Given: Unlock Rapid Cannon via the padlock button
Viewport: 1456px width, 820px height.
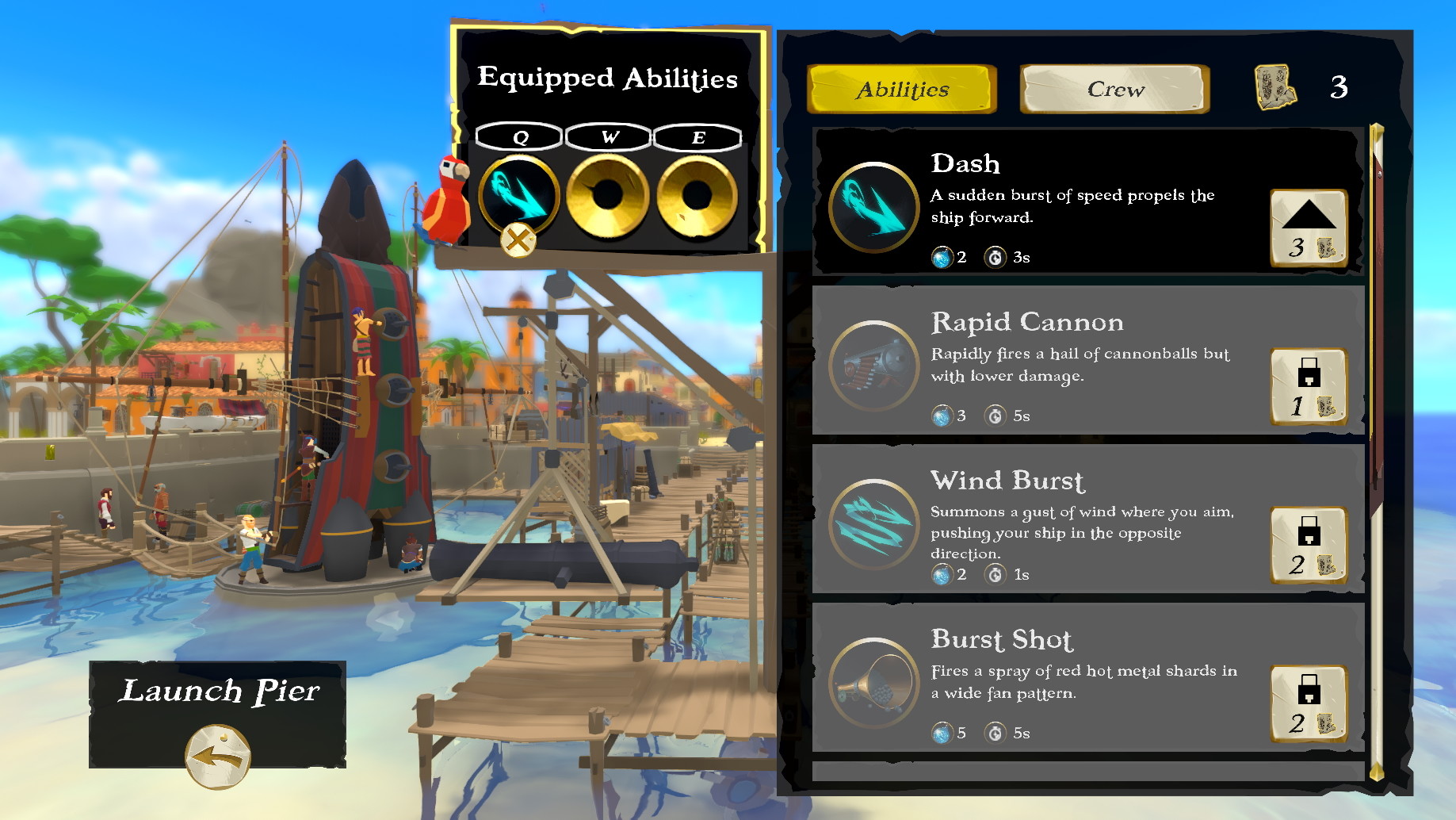Looking at the screenshot, I should tap(1309, 385).
